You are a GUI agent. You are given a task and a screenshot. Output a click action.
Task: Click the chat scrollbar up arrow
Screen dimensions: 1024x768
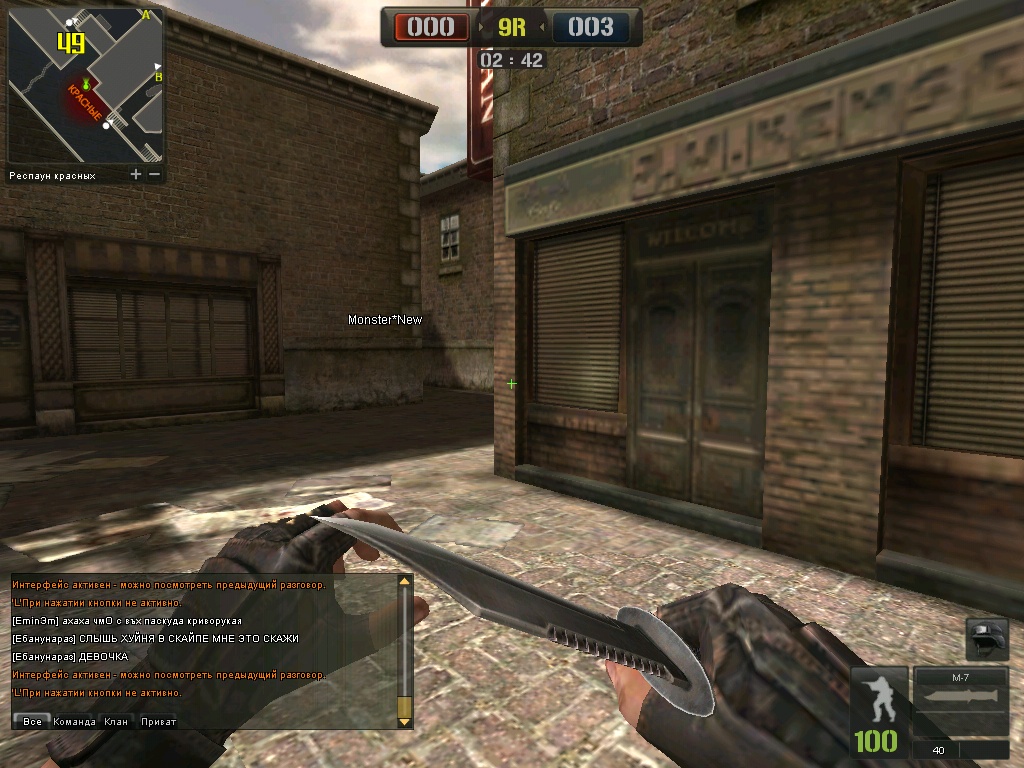pos(405,581)
